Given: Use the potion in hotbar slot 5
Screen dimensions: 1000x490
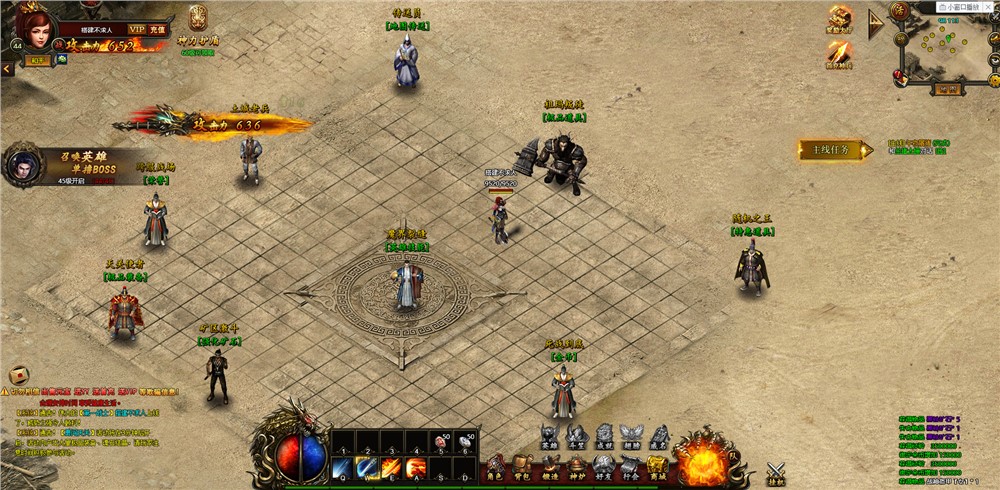Looking at the screenshot, I should click(441, 441).
